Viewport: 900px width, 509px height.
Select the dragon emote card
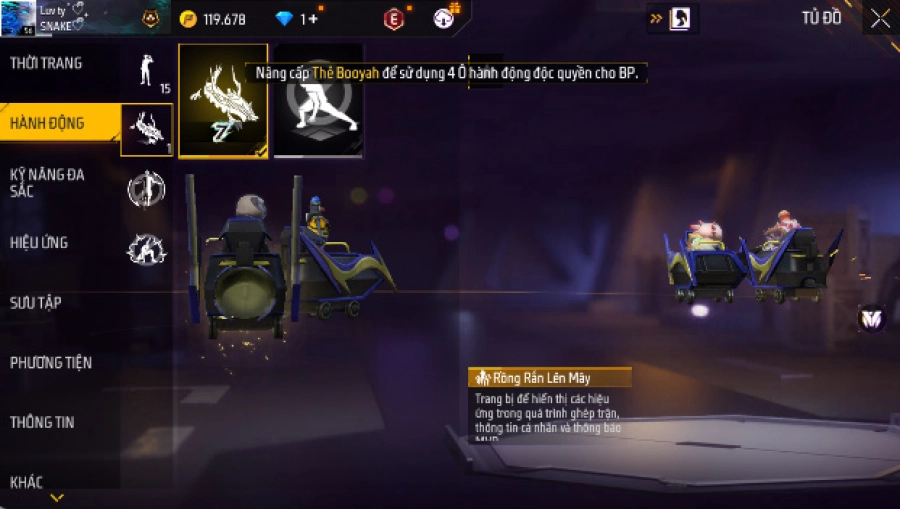(223, 100)
